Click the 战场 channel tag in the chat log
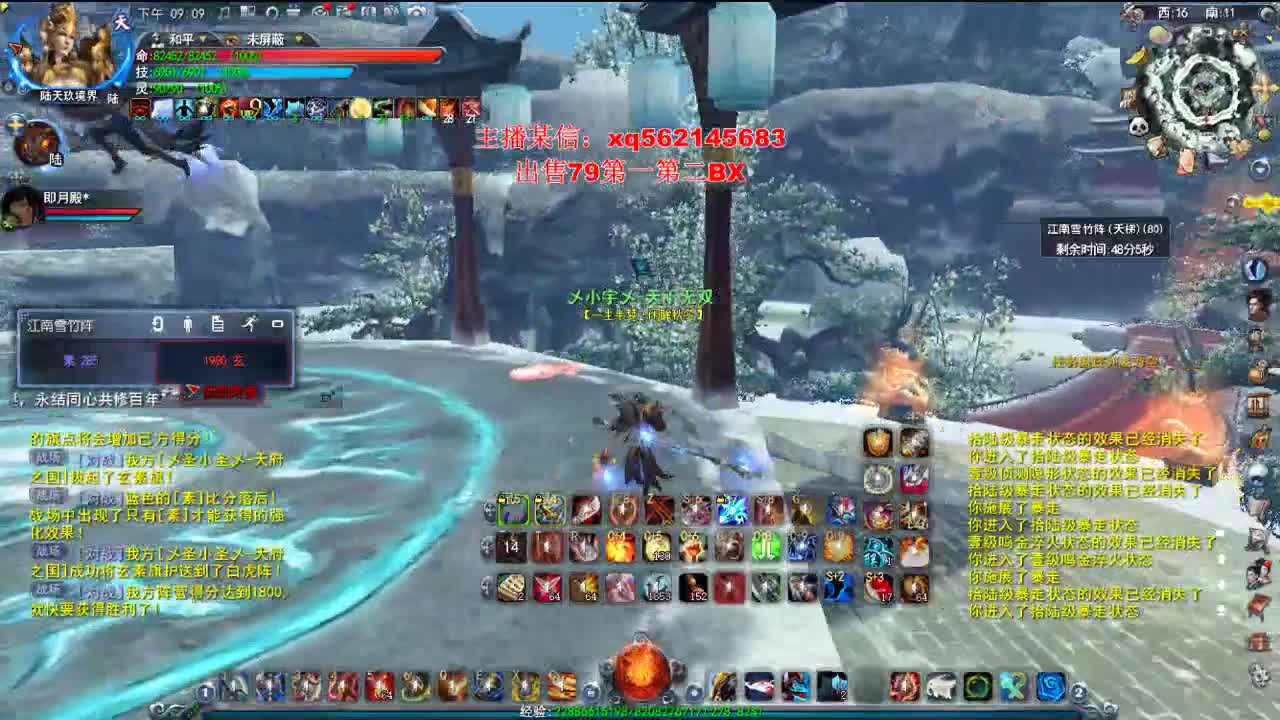The height and width of the screenshot is (720, 1280). point(48,458)
